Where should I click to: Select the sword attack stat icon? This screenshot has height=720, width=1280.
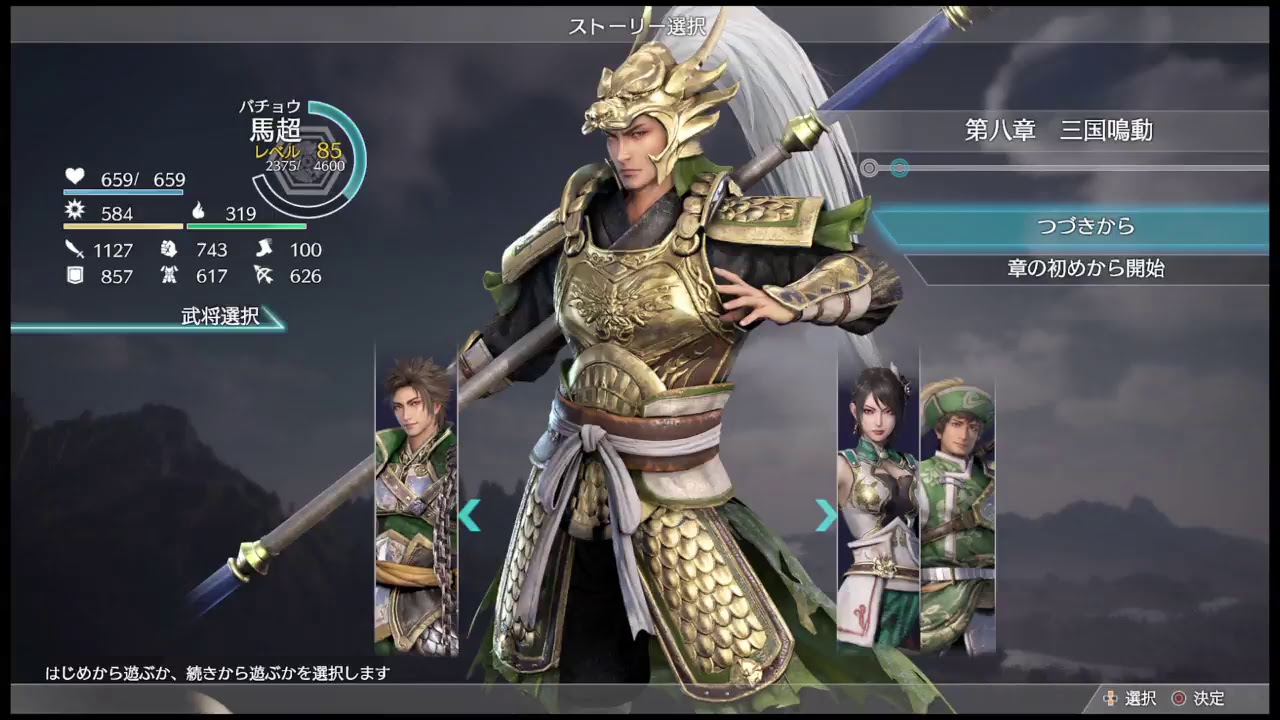[74, 250]
